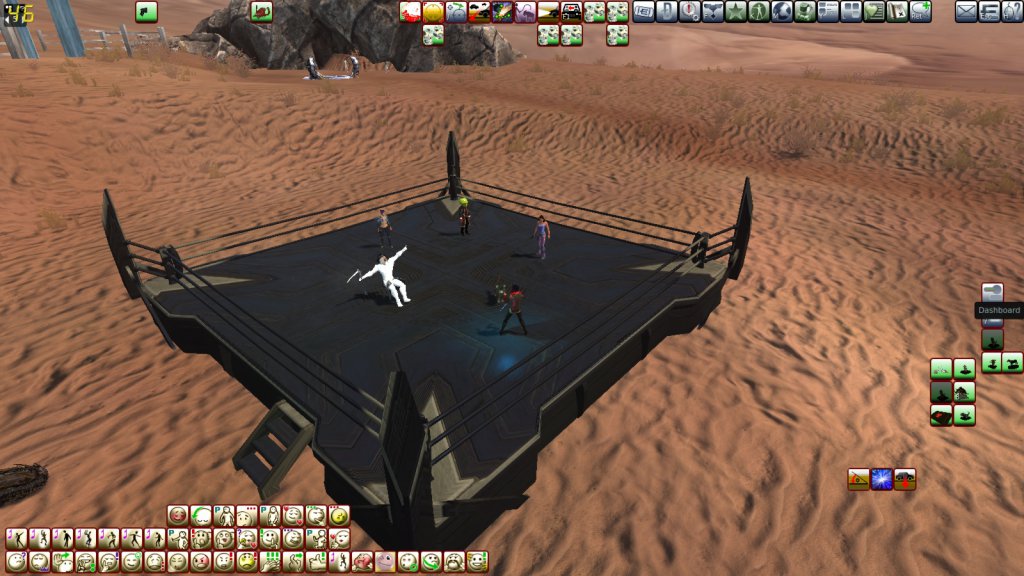Viewport: 1024px width, 576px height.
Task: Click the green arrow button at top left
Action: (146, 12)
